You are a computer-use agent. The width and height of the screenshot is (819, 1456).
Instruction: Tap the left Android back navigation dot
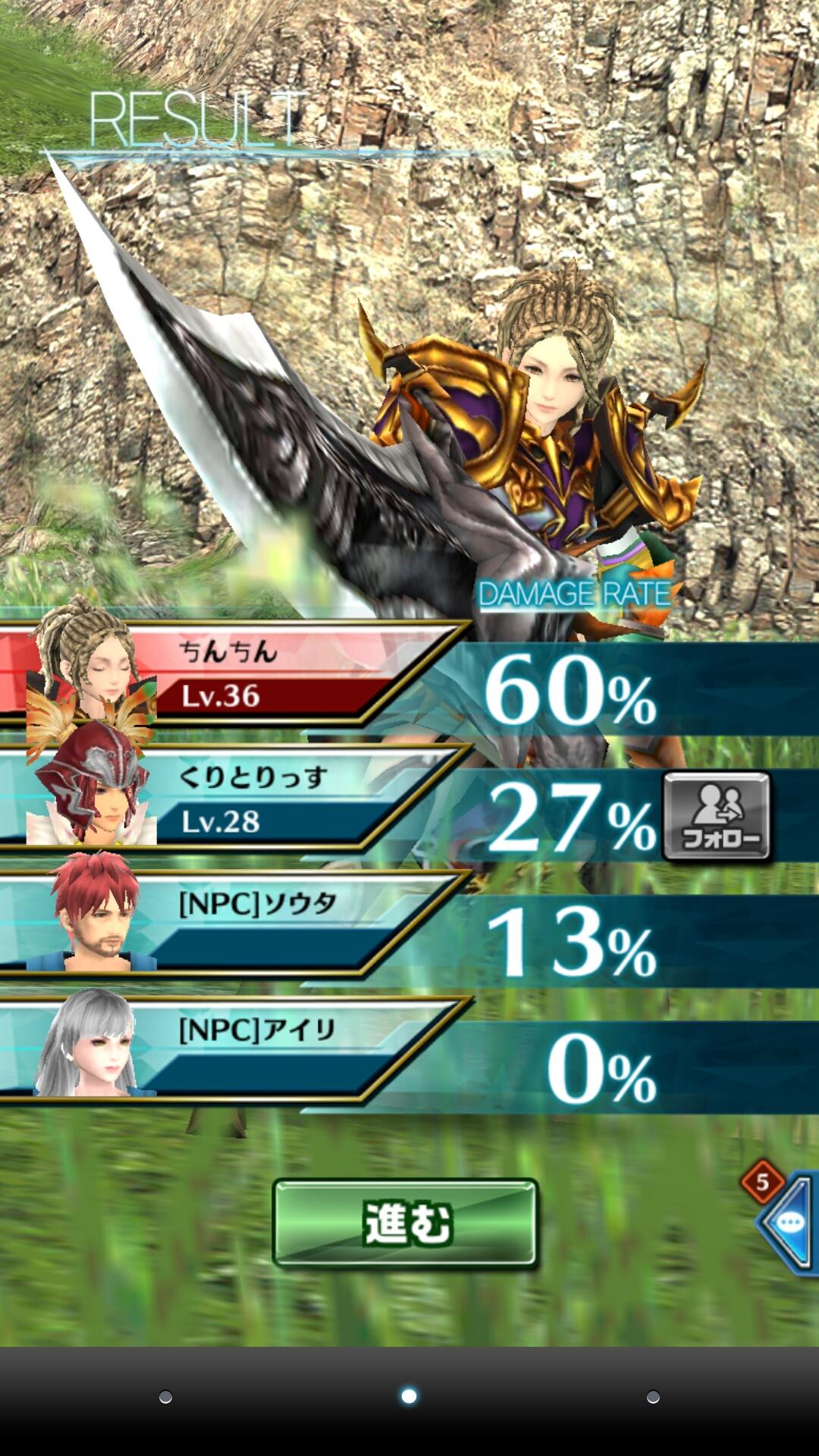[165, 1397]
